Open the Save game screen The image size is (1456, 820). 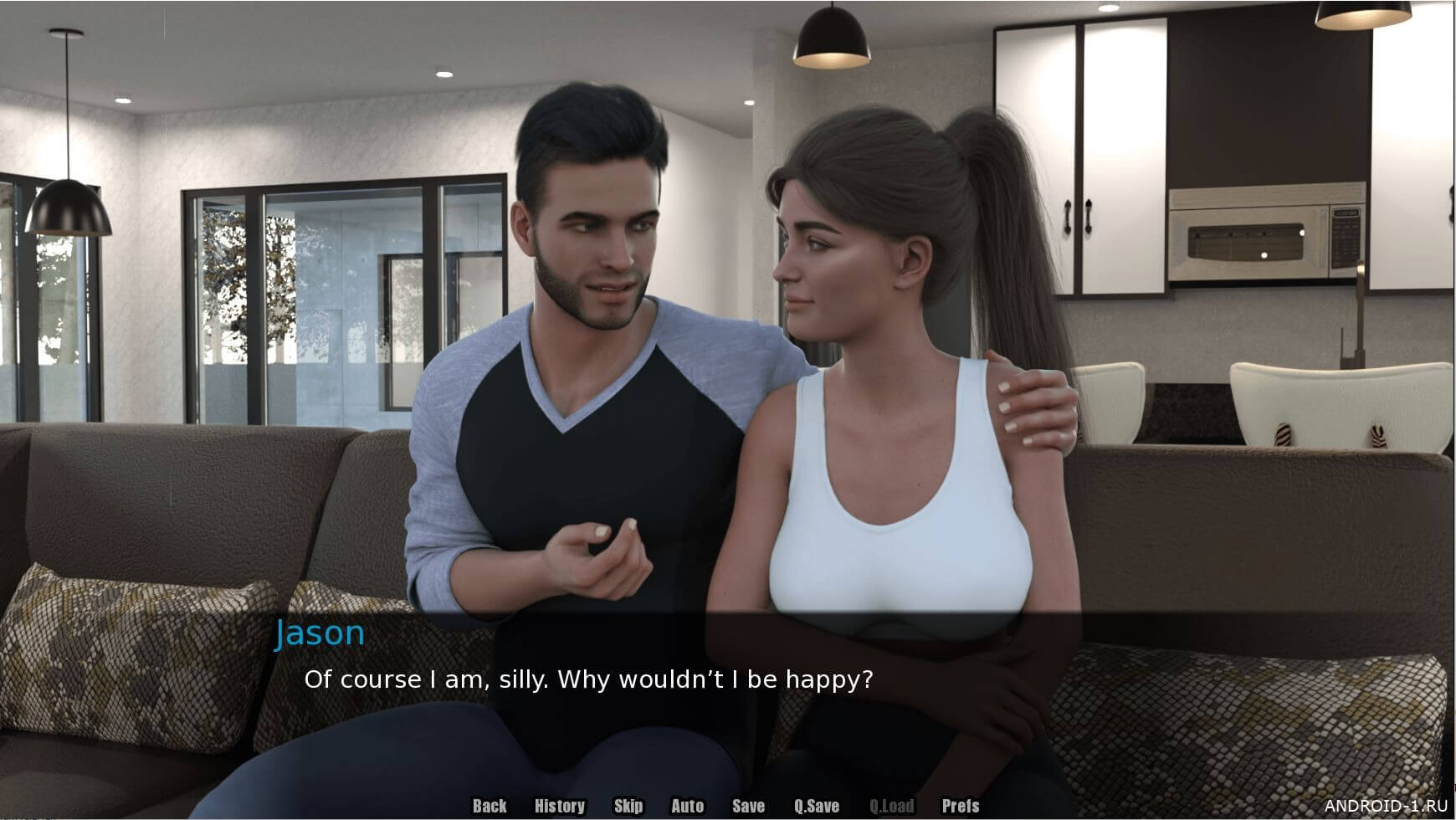pos(748,806)
